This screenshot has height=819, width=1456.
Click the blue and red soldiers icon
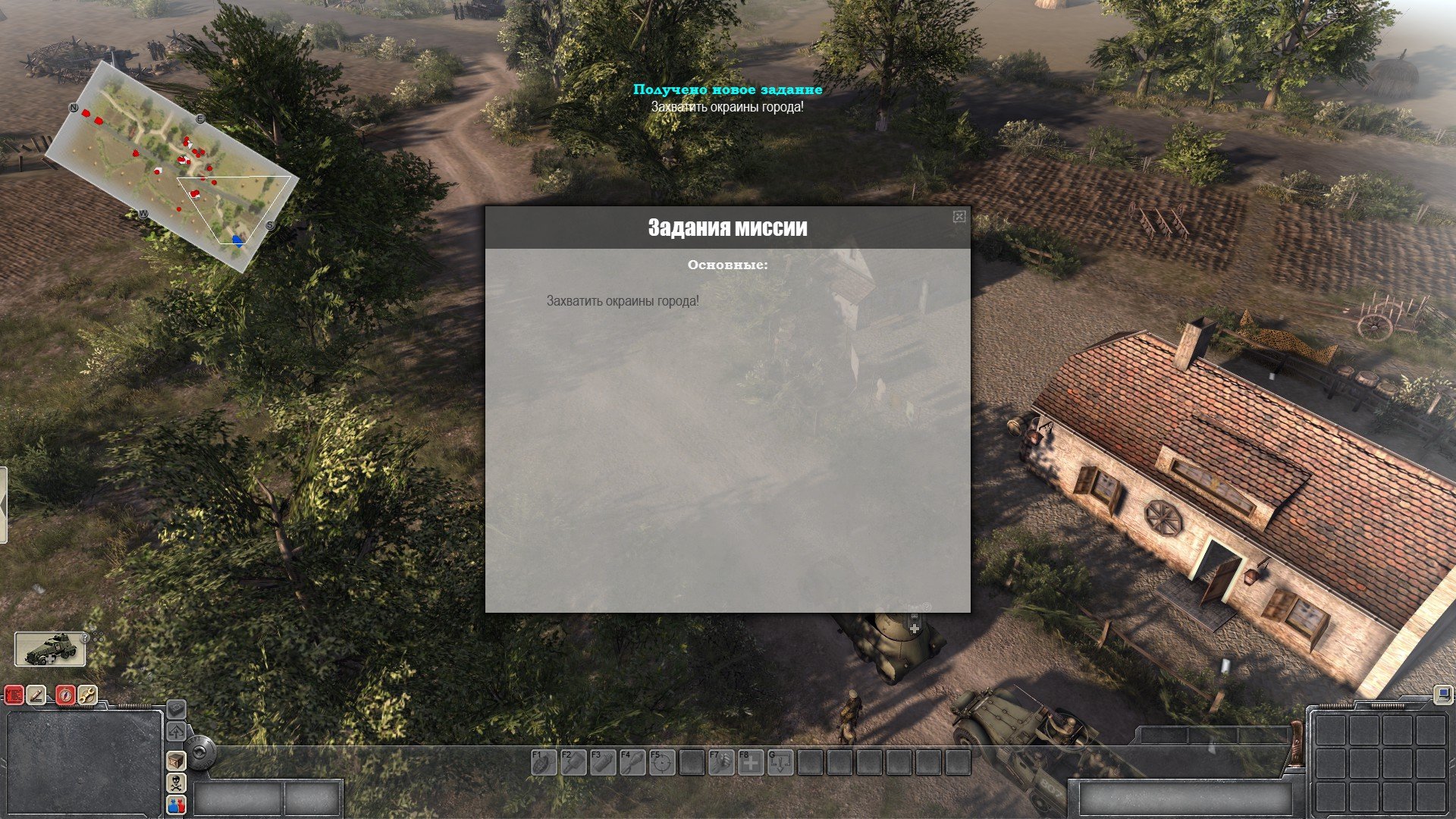coord(176,805)
